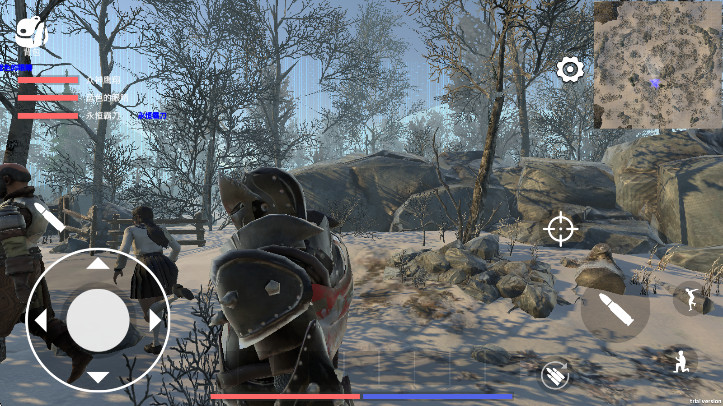Tap the right arrow on the joystick
The image size is (723, 406).
[155, 321]
